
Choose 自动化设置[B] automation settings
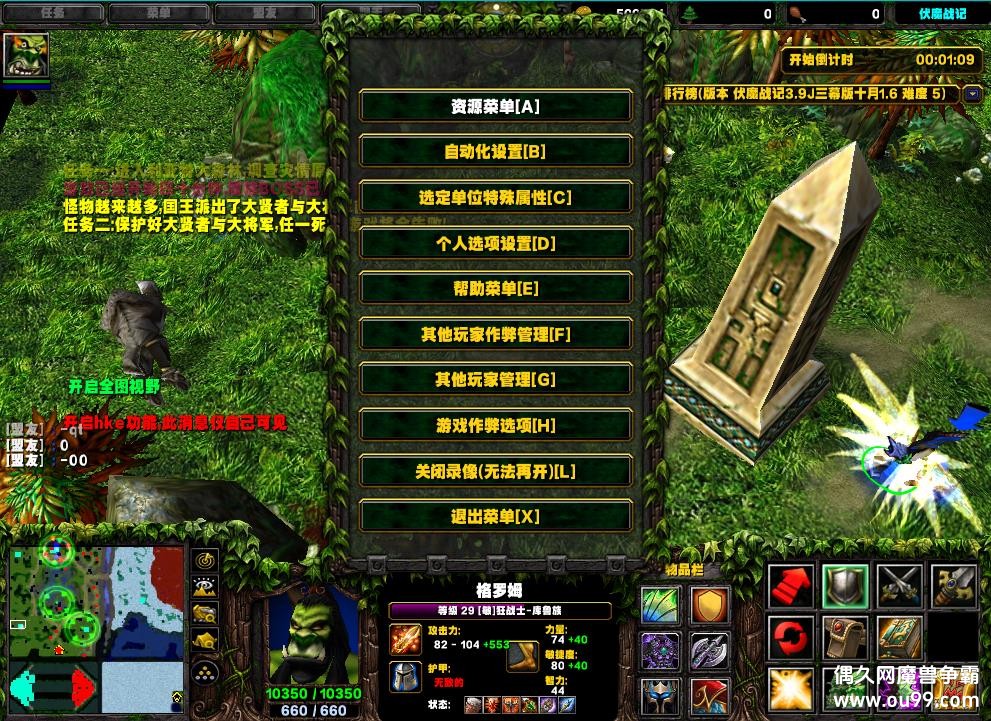coord(495,152)
